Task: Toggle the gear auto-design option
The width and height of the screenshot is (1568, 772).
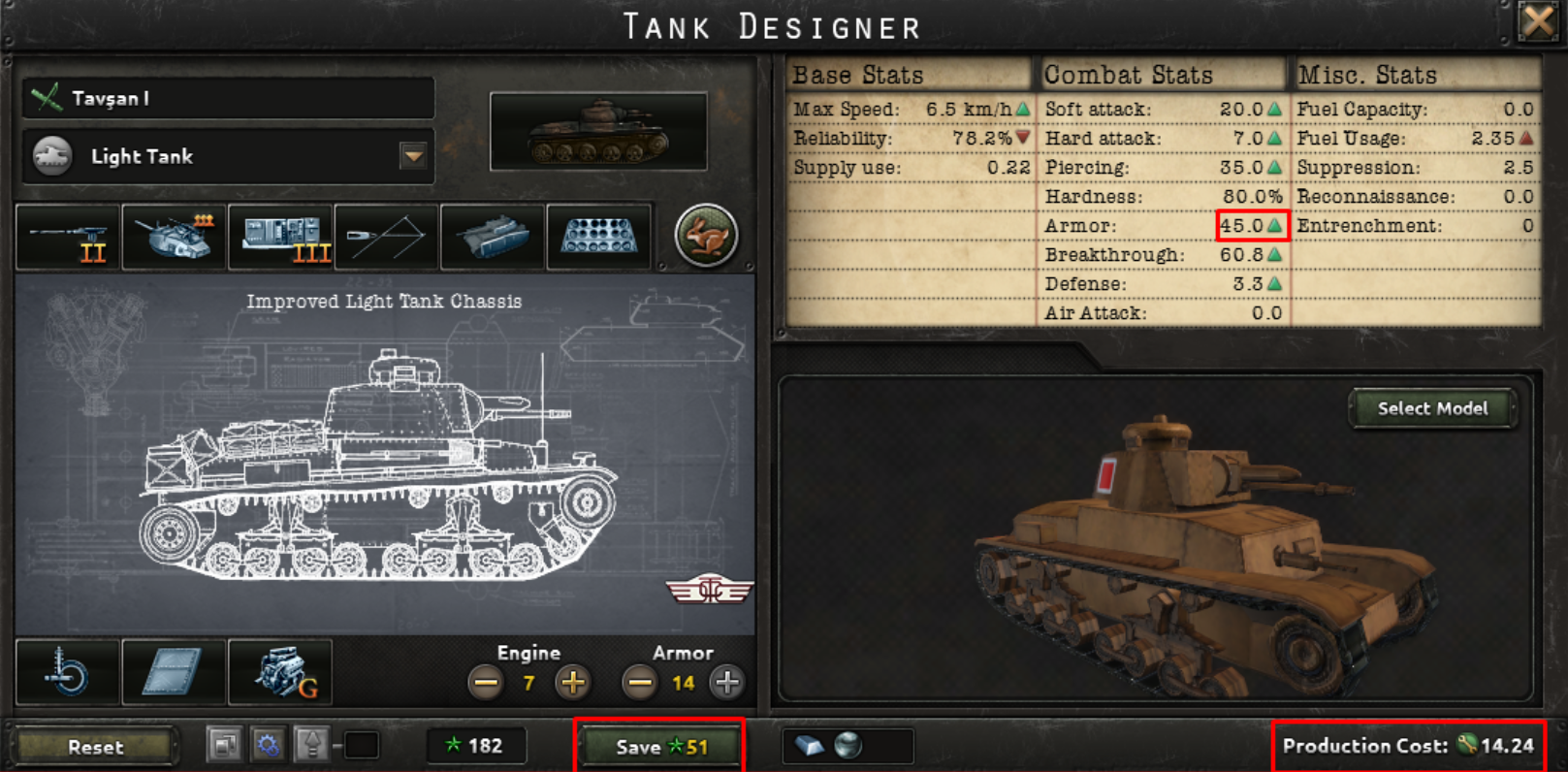Action: [x=269, y=746]
